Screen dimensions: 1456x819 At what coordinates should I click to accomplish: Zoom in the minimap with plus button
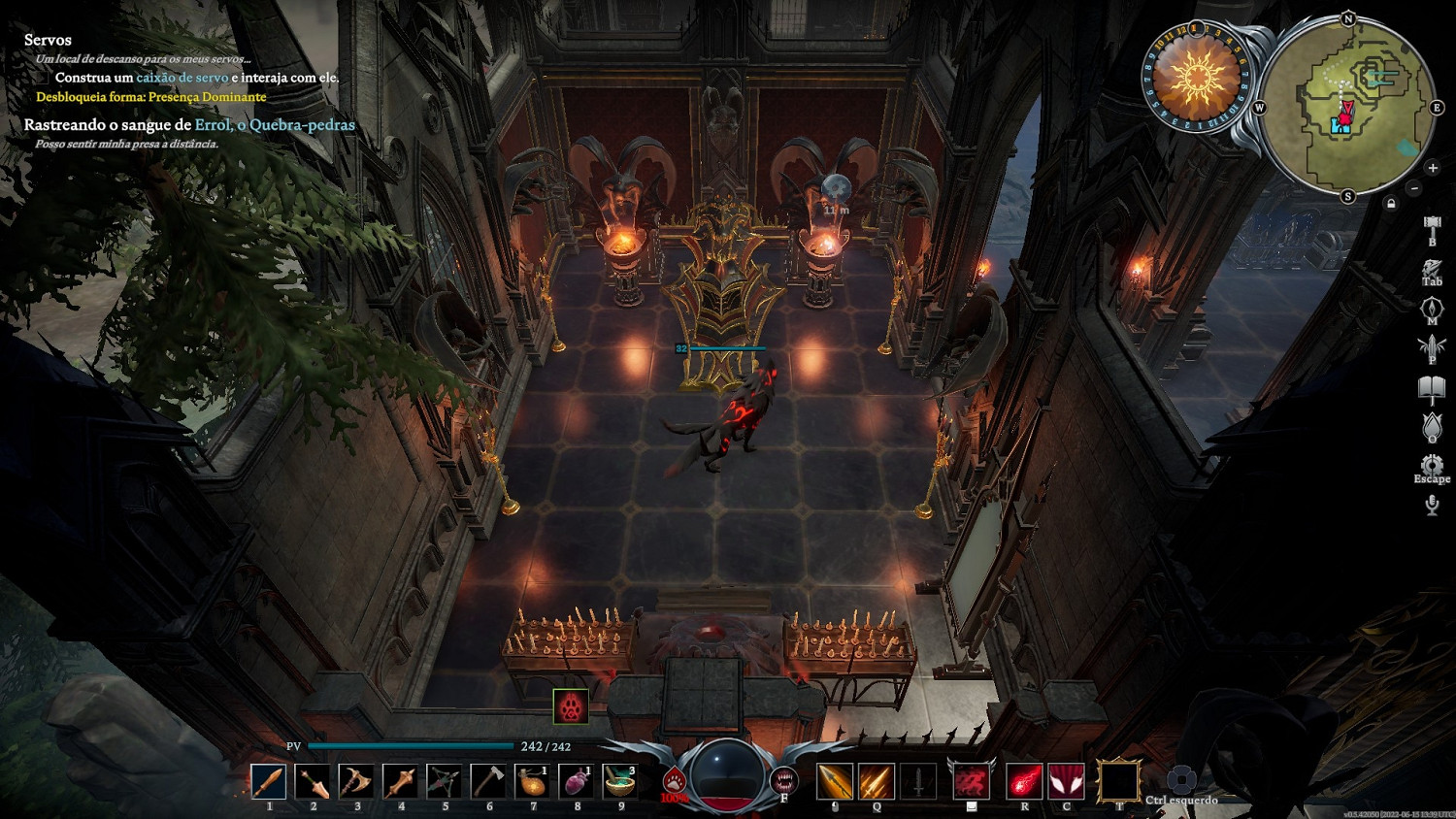pyautogui.click(x=1433, y=168)
